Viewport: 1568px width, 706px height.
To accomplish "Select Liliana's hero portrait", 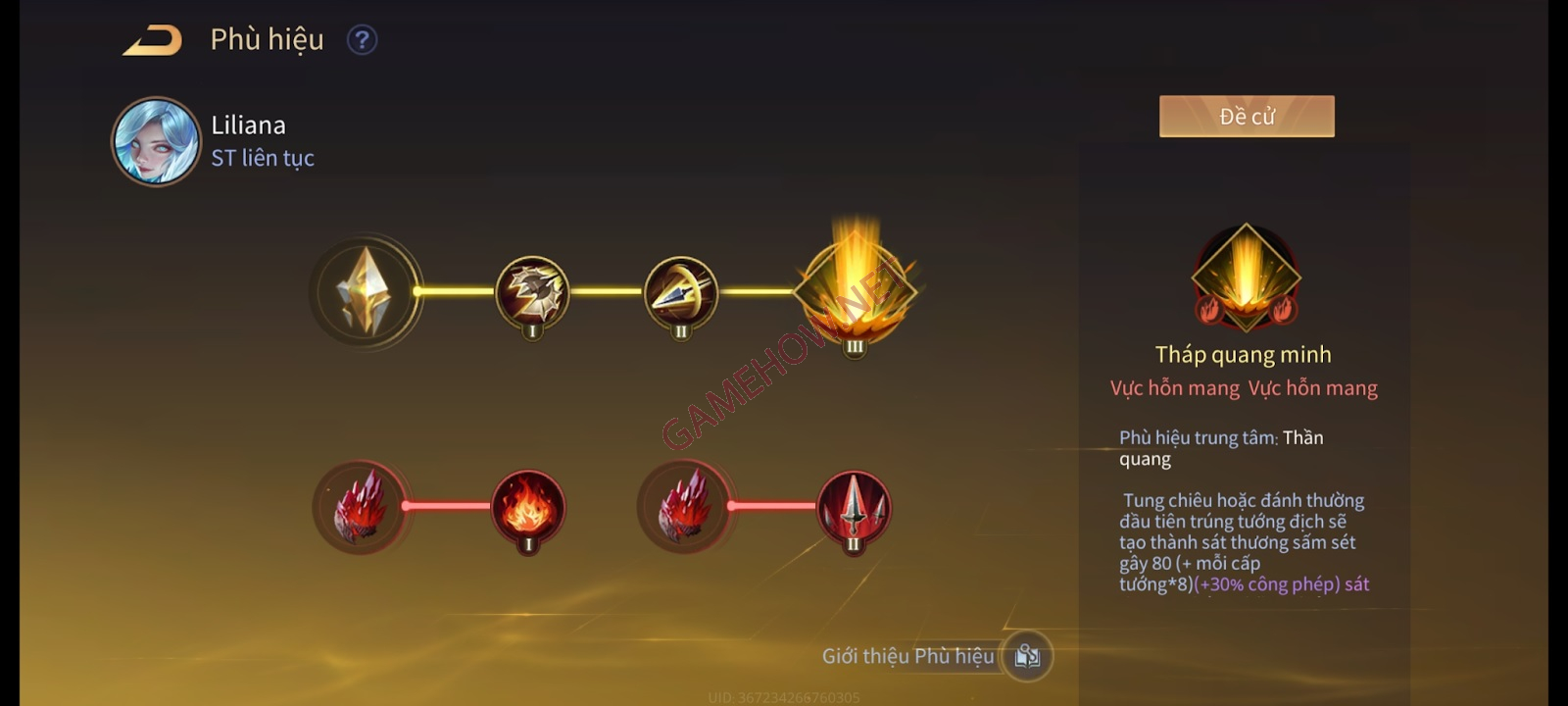I will pos(156,141).
